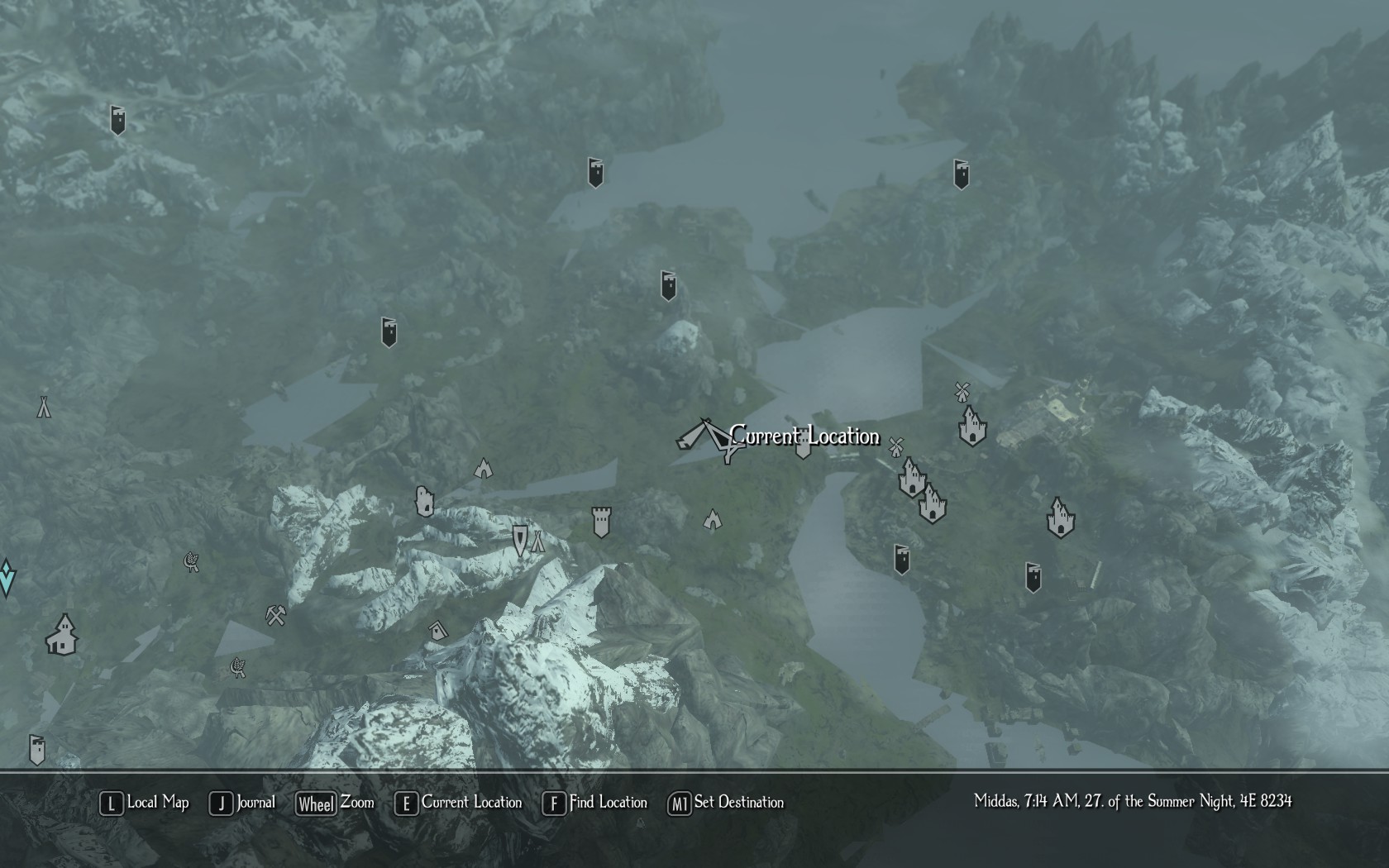
Task: Click the stone ruin map marker
Action: tap(424, 501)
